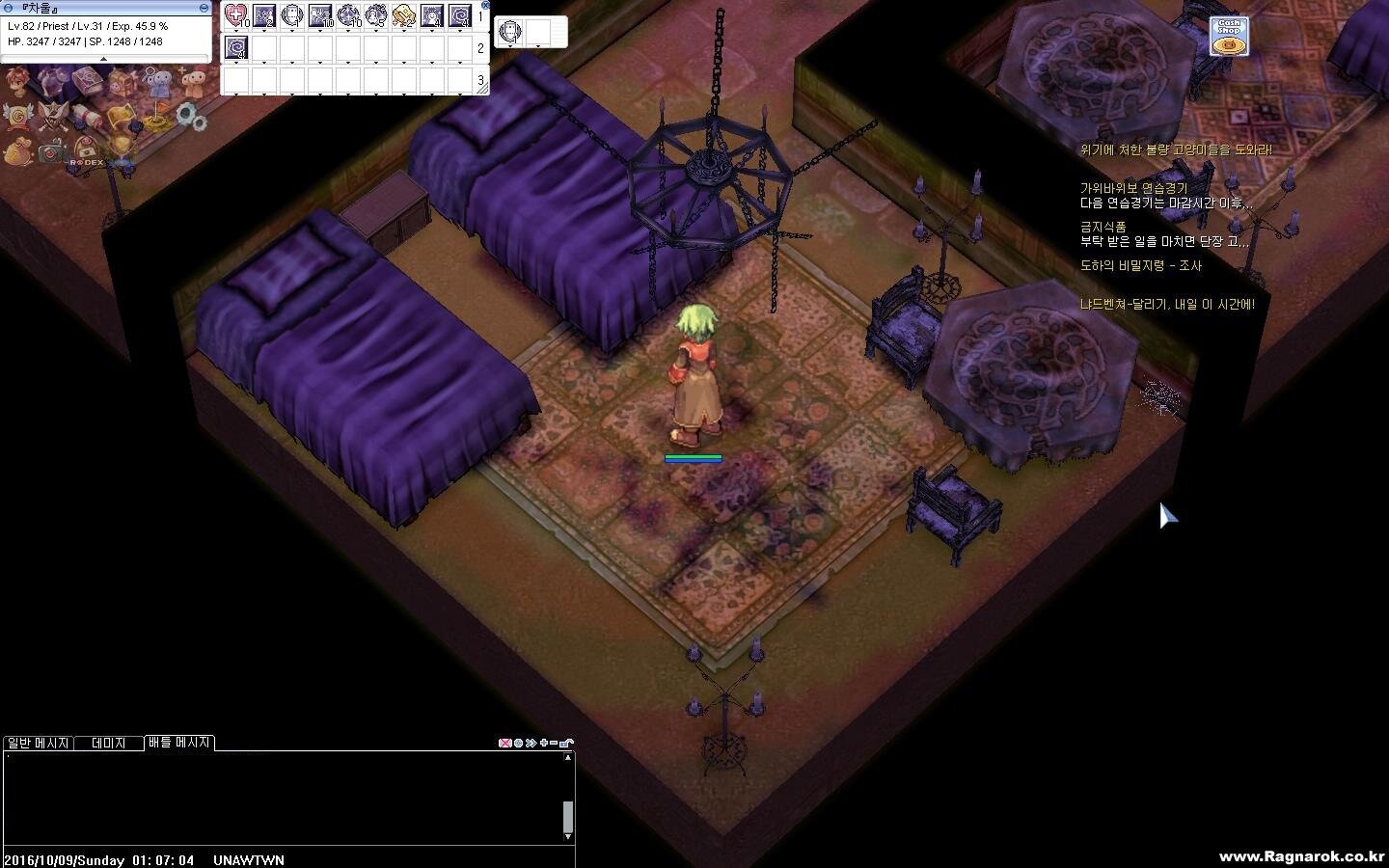Open the 가위바위보 연습경기 quest entry
This screenshot has width=1389, height=868.
(x=1133, y=188)
